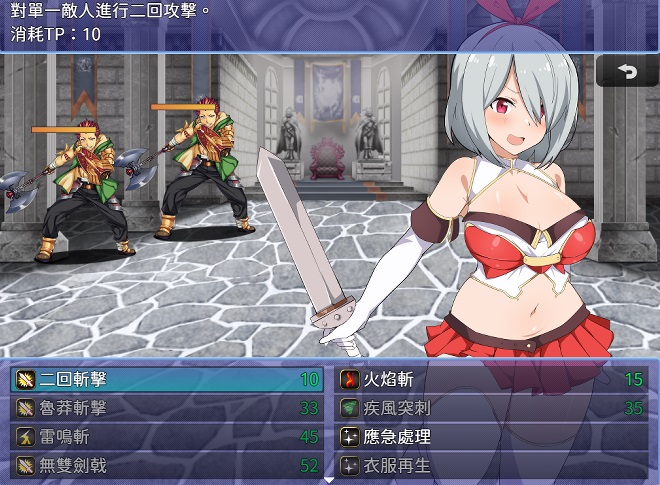Activate the 應急處理 skill
The height and width of the screenshot is (485, 660).
[x=492, y=436]
